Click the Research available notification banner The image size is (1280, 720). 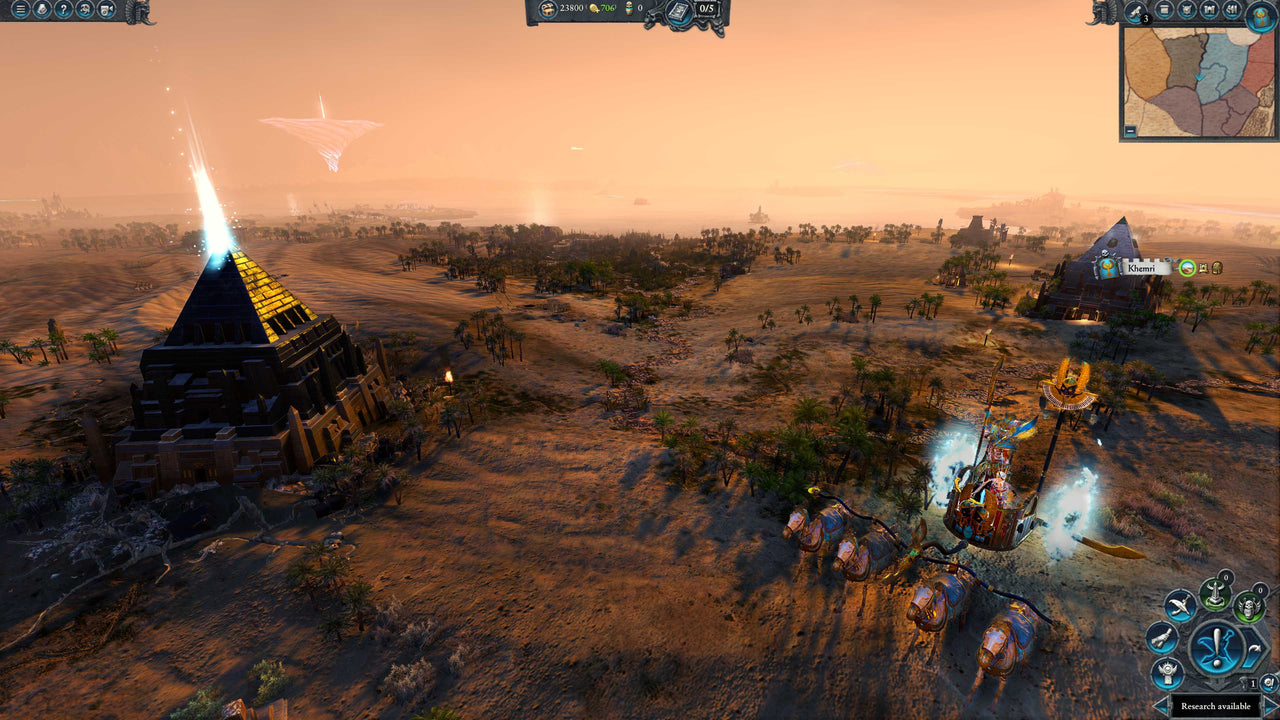point(1216,706)
